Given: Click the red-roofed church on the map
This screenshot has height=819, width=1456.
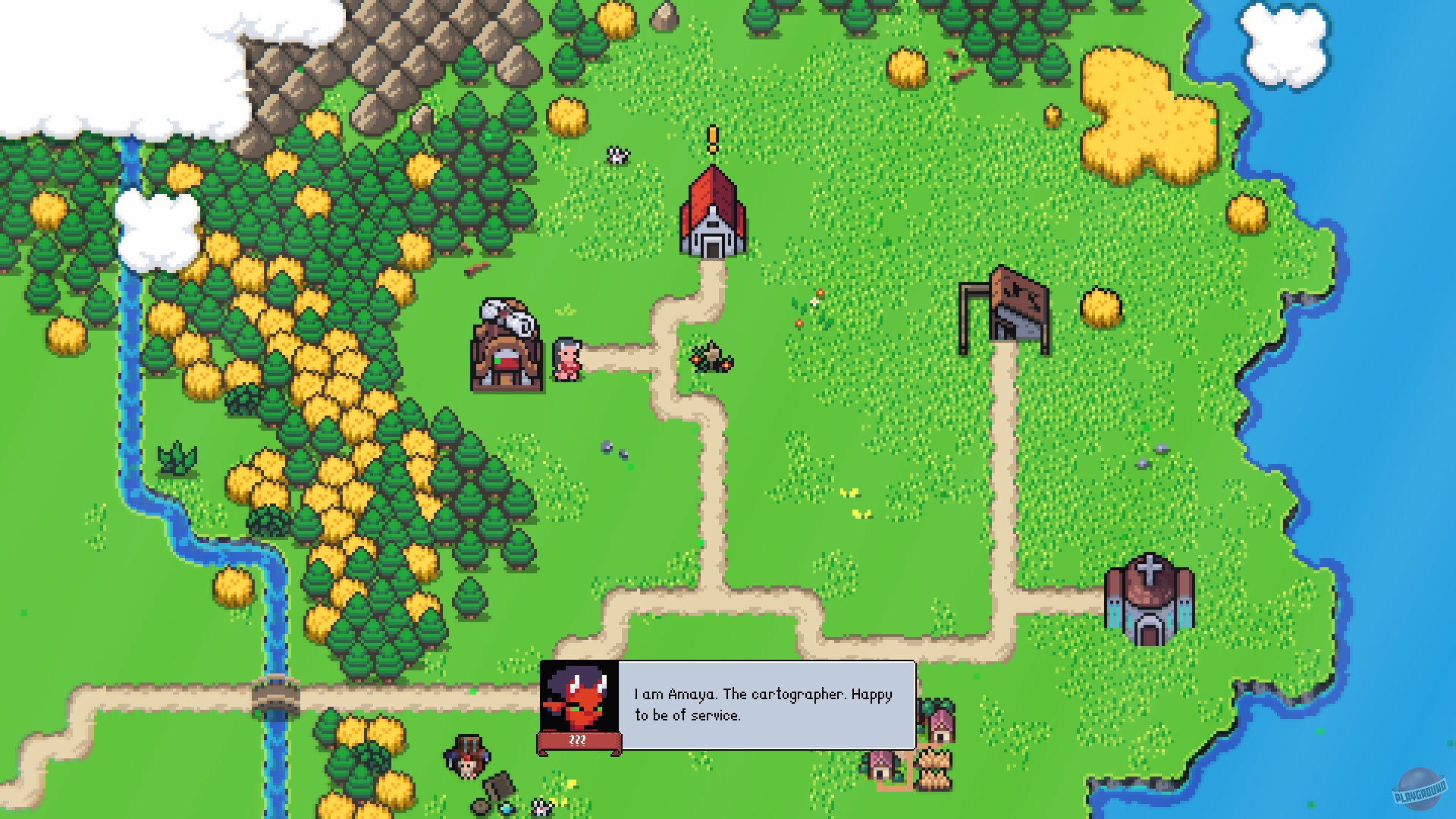Looking at the screenshot, I should (712, 216).
